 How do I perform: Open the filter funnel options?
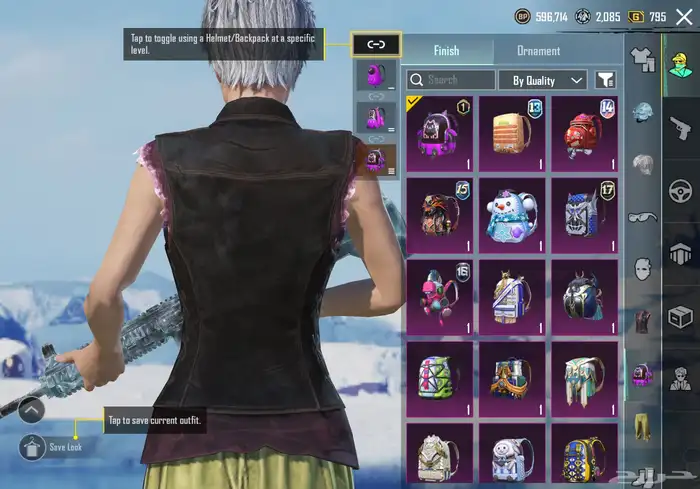tap(604, 80)
